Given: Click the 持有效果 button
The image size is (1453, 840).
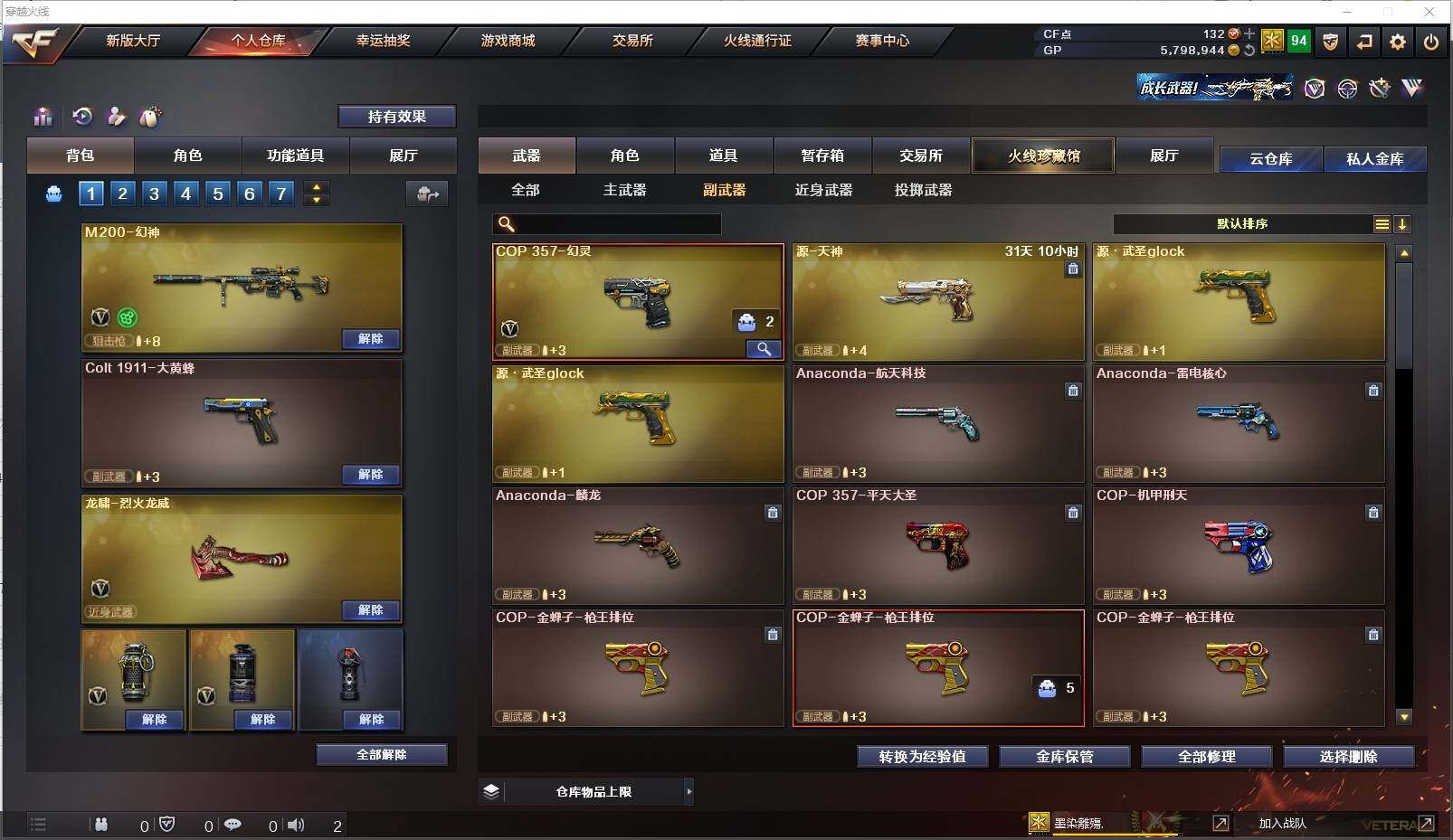Looking at the screenshot, I should pyautogui.click(x=396, y=117).
